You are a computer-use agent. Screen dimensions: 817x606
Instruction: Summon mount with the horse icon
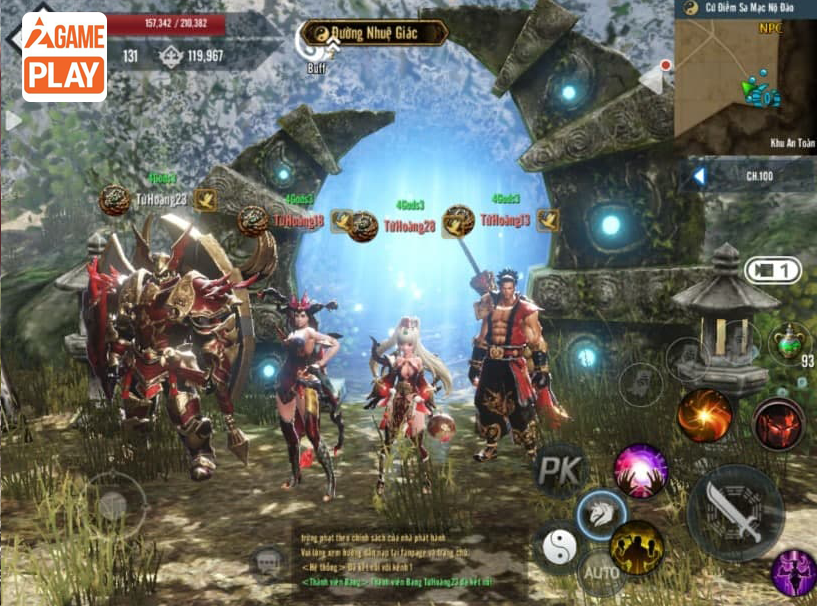coord(601,515)
